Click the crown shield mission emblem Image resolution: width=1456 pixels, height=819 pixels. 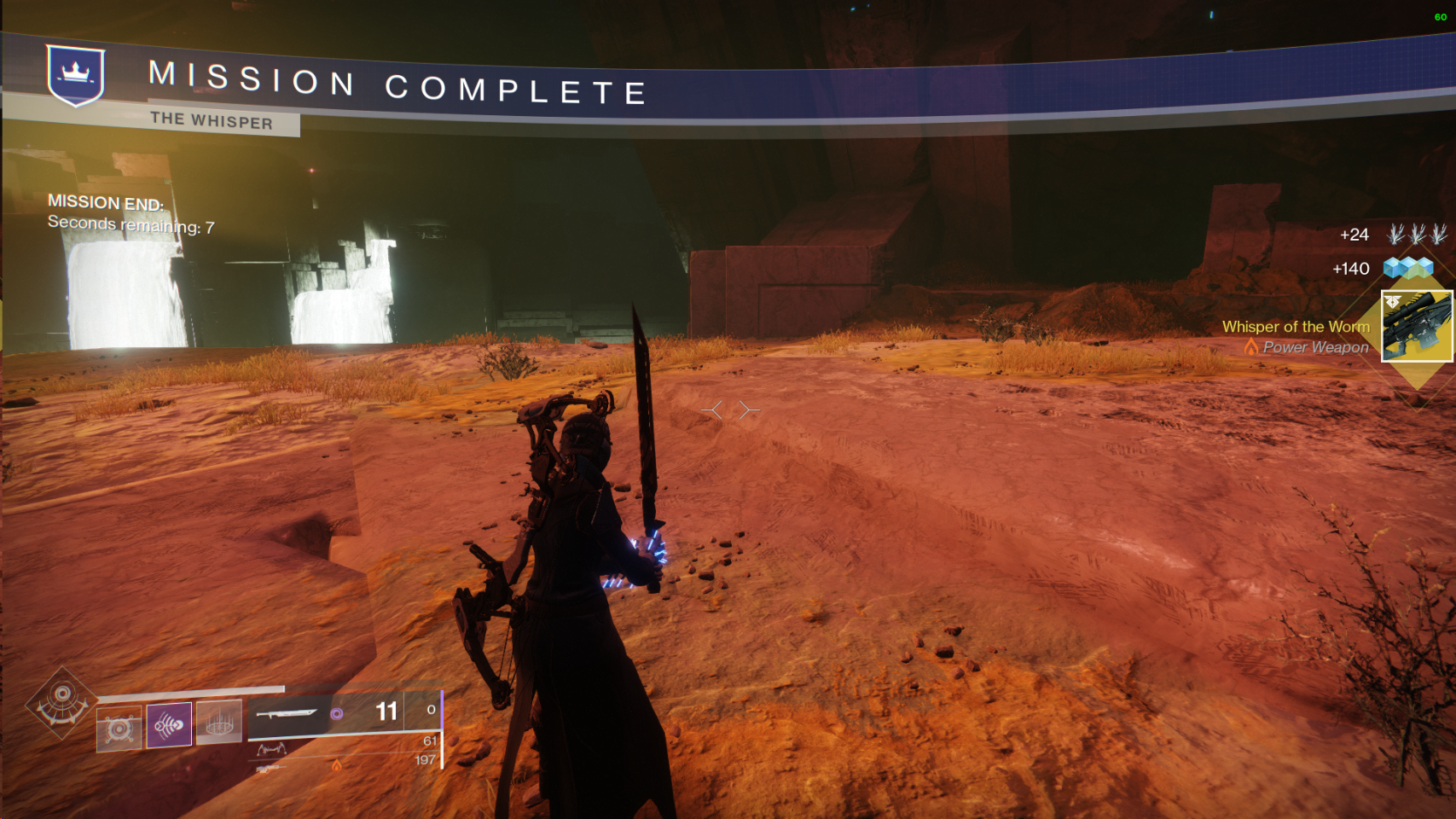tap(76, 75)
